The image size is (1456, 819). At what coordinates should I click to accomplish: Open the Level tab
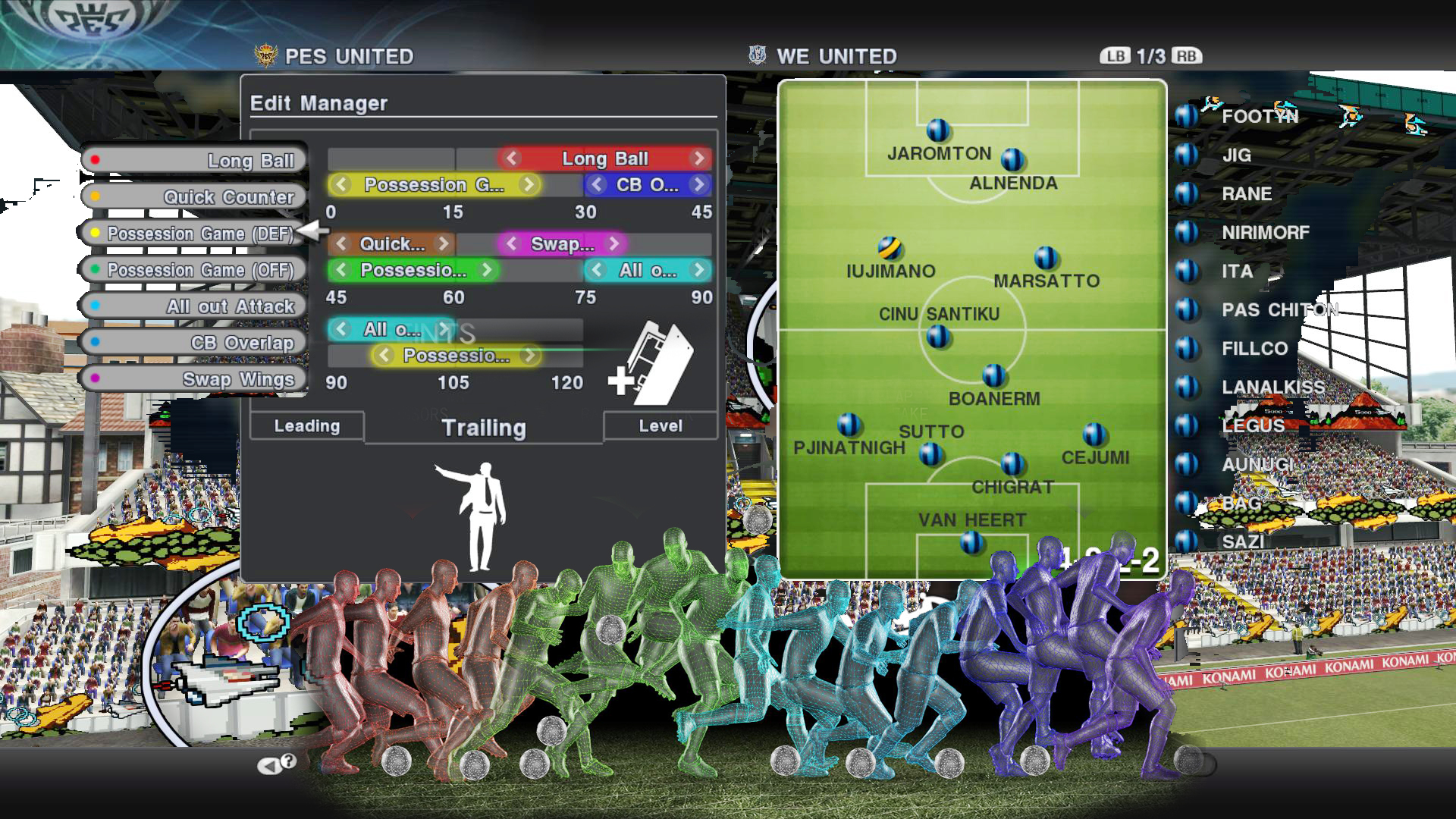[658, 426]
